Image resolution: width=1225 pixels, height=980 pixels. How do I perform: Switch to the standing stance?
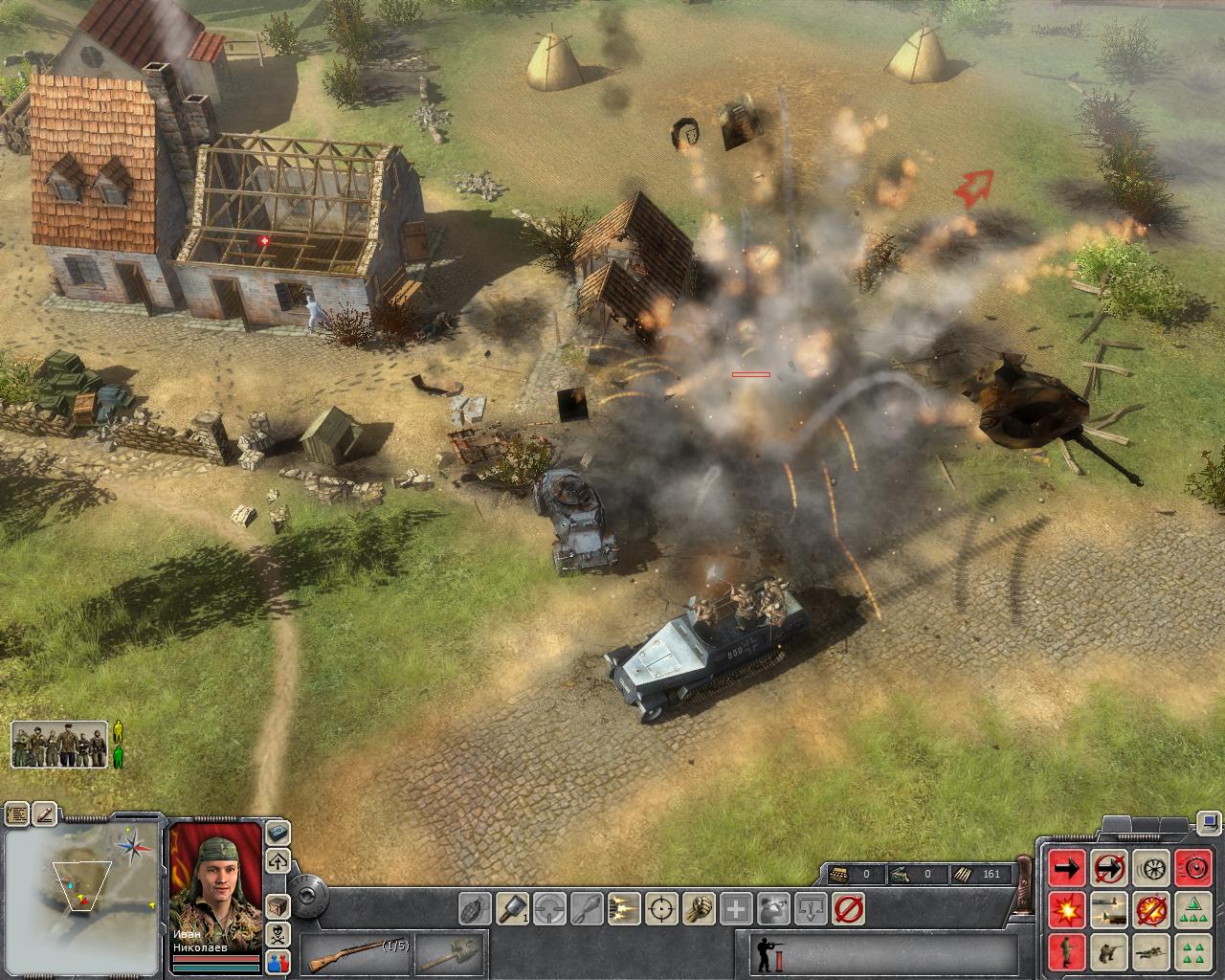1066,951
